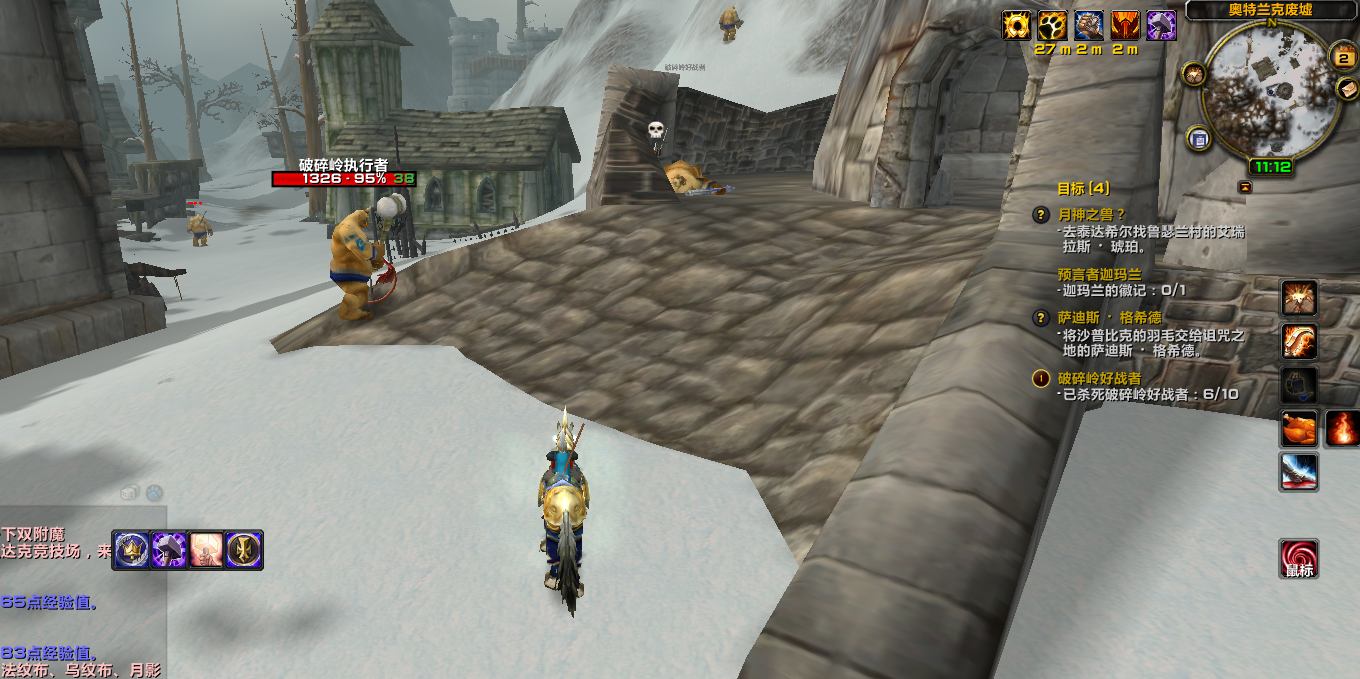Check the mail envelope icon
Screen dimensions: 1360x679
[1348, 89]
